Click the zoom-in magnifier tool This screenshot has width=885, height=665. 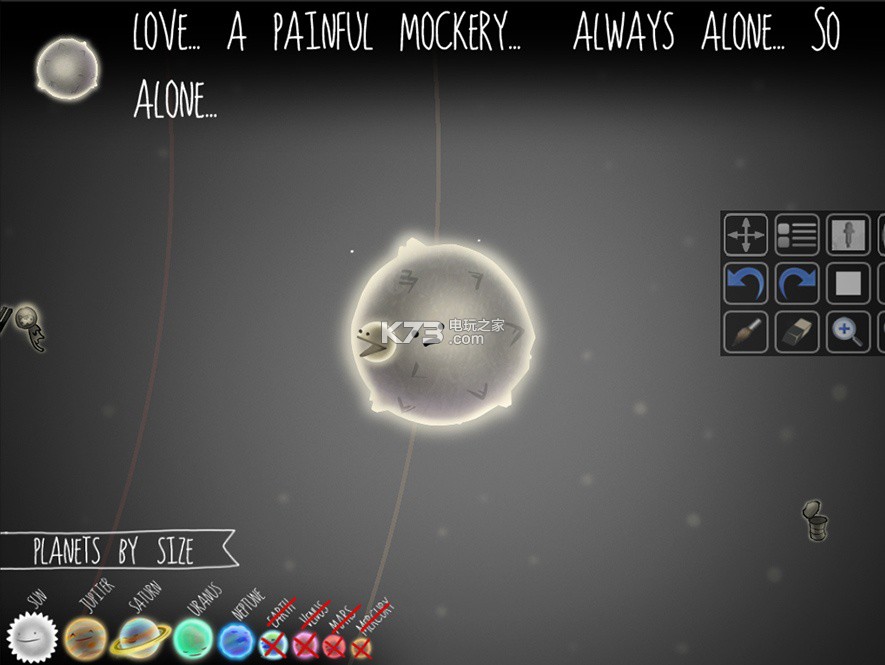(848, 333)
